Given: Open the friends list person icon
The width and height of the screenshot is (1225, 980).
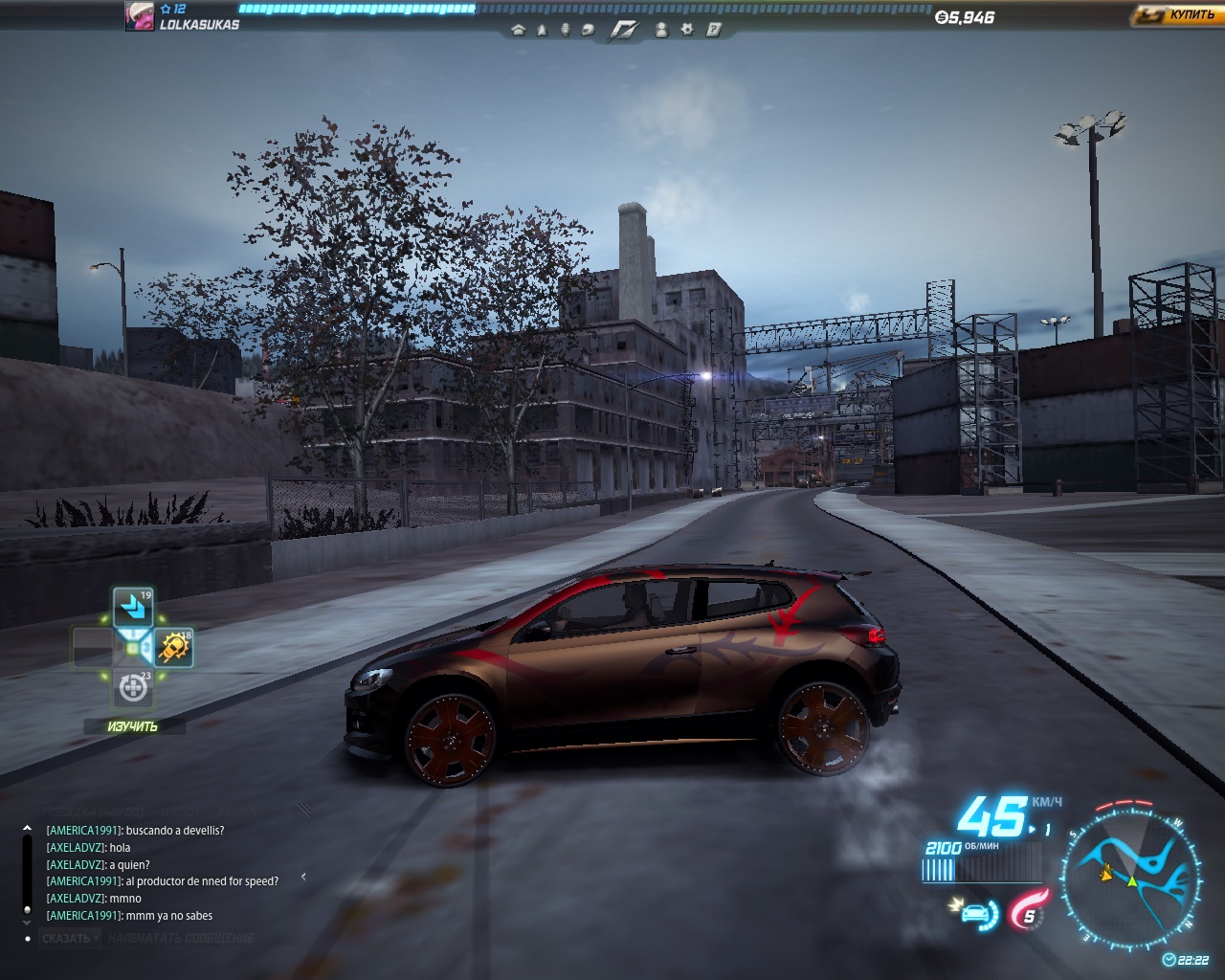Looking at the screenshot, I should (661, 30).
